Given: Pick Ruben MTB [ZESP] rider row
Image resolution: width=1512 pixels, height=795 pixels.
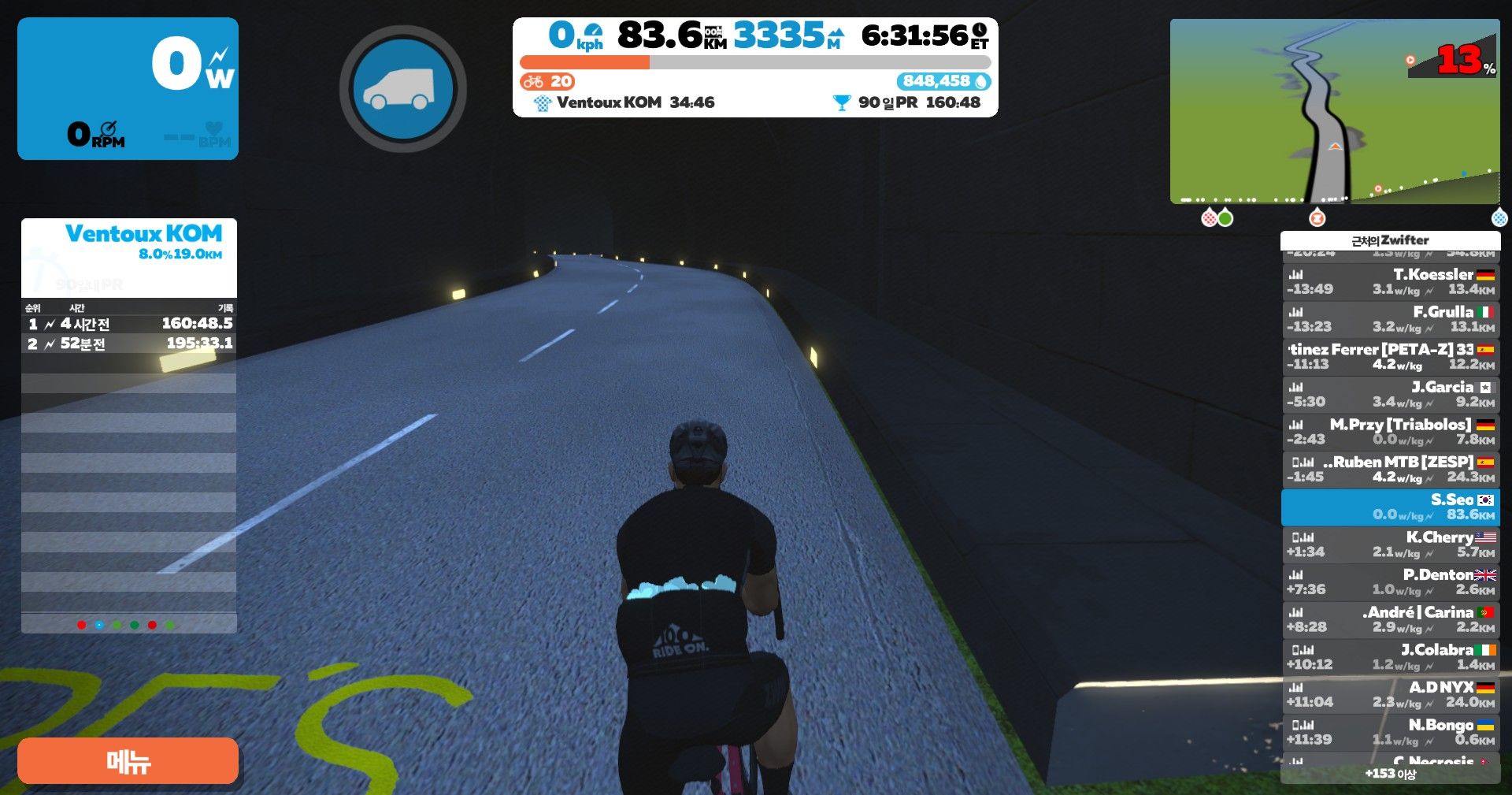Looking at the screenshot, I should click(1390, 469).
